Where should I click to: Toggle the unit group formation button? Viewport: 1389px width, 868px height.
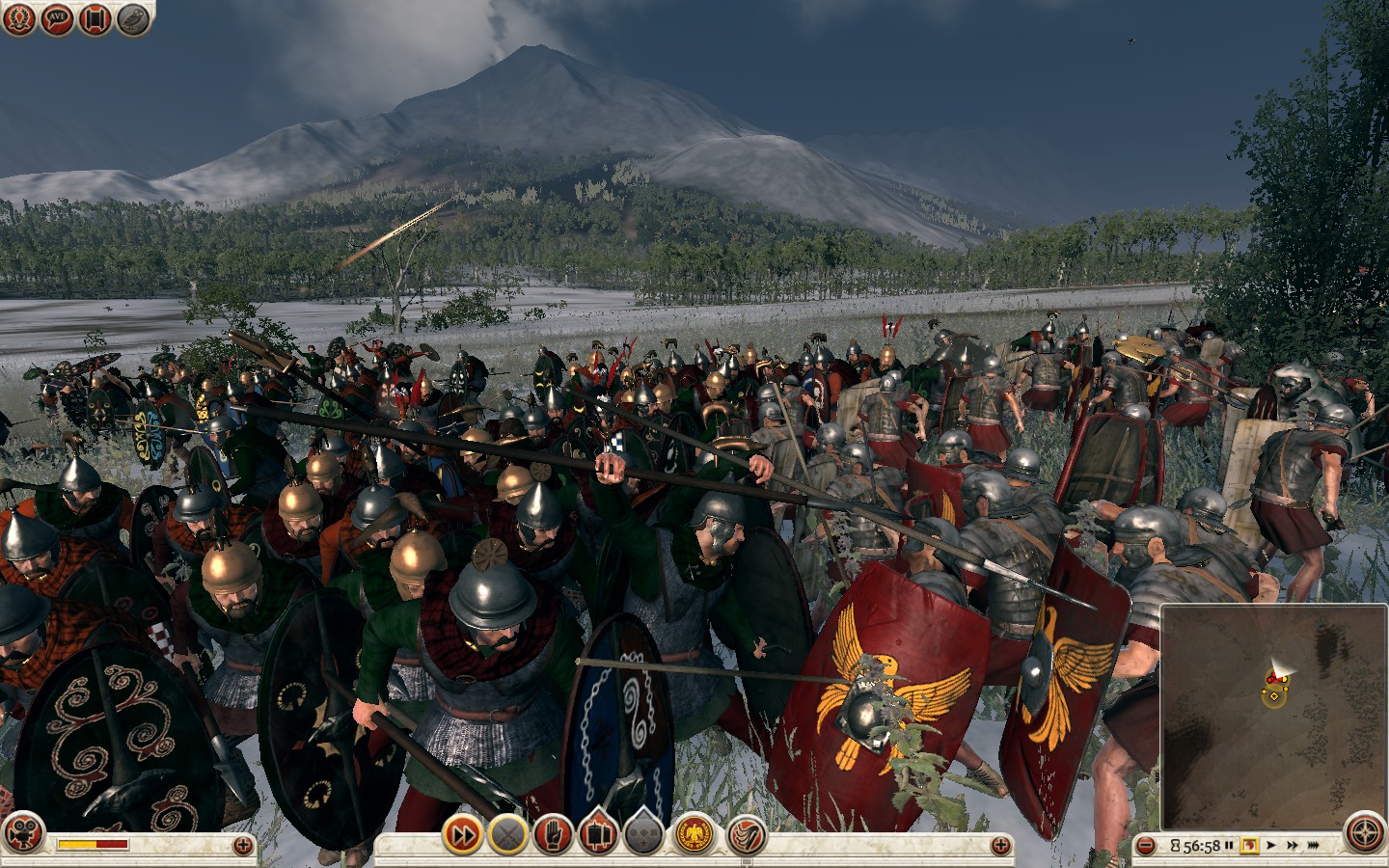point(598,834)
